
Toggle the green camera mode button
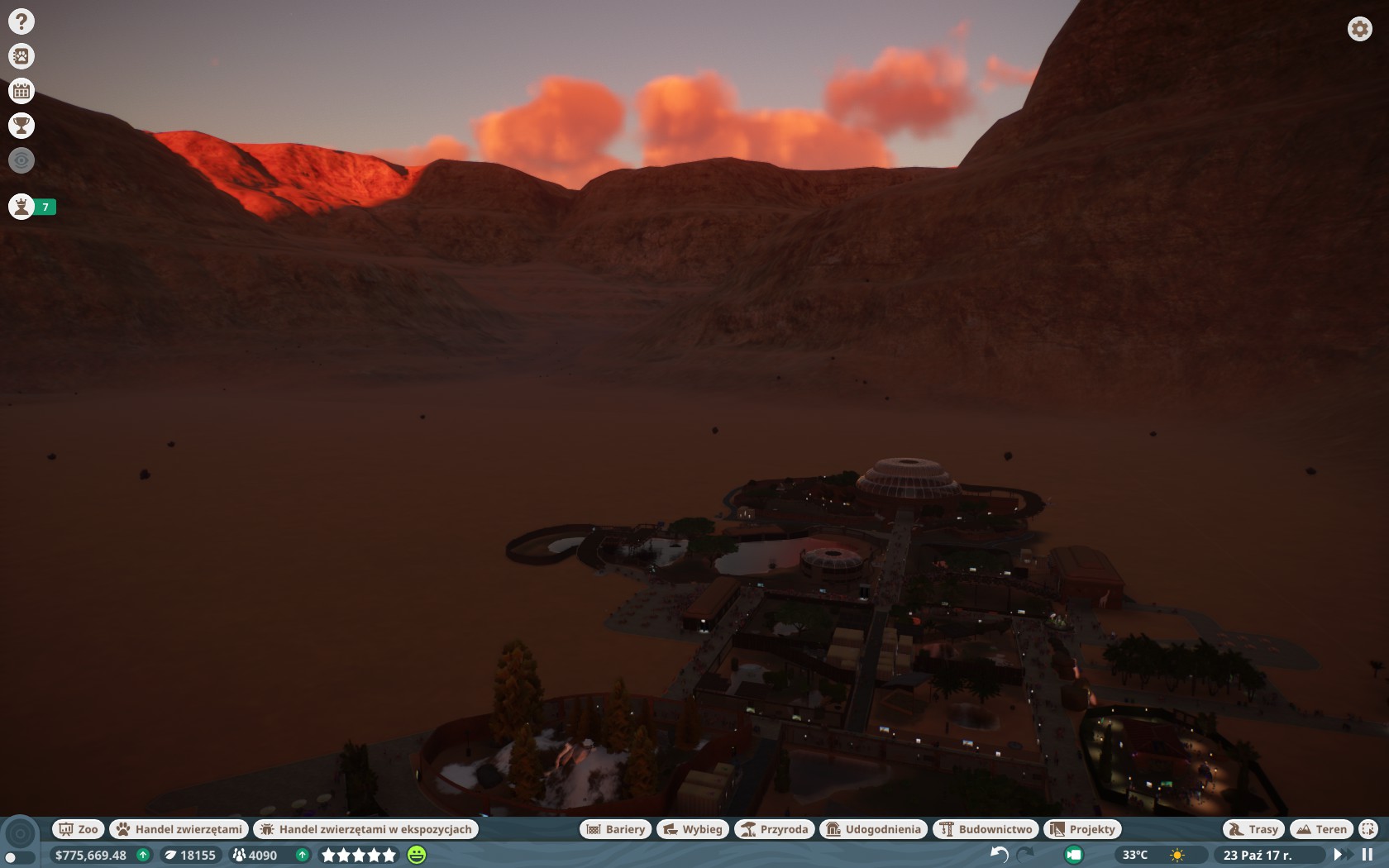point(1074,855)
